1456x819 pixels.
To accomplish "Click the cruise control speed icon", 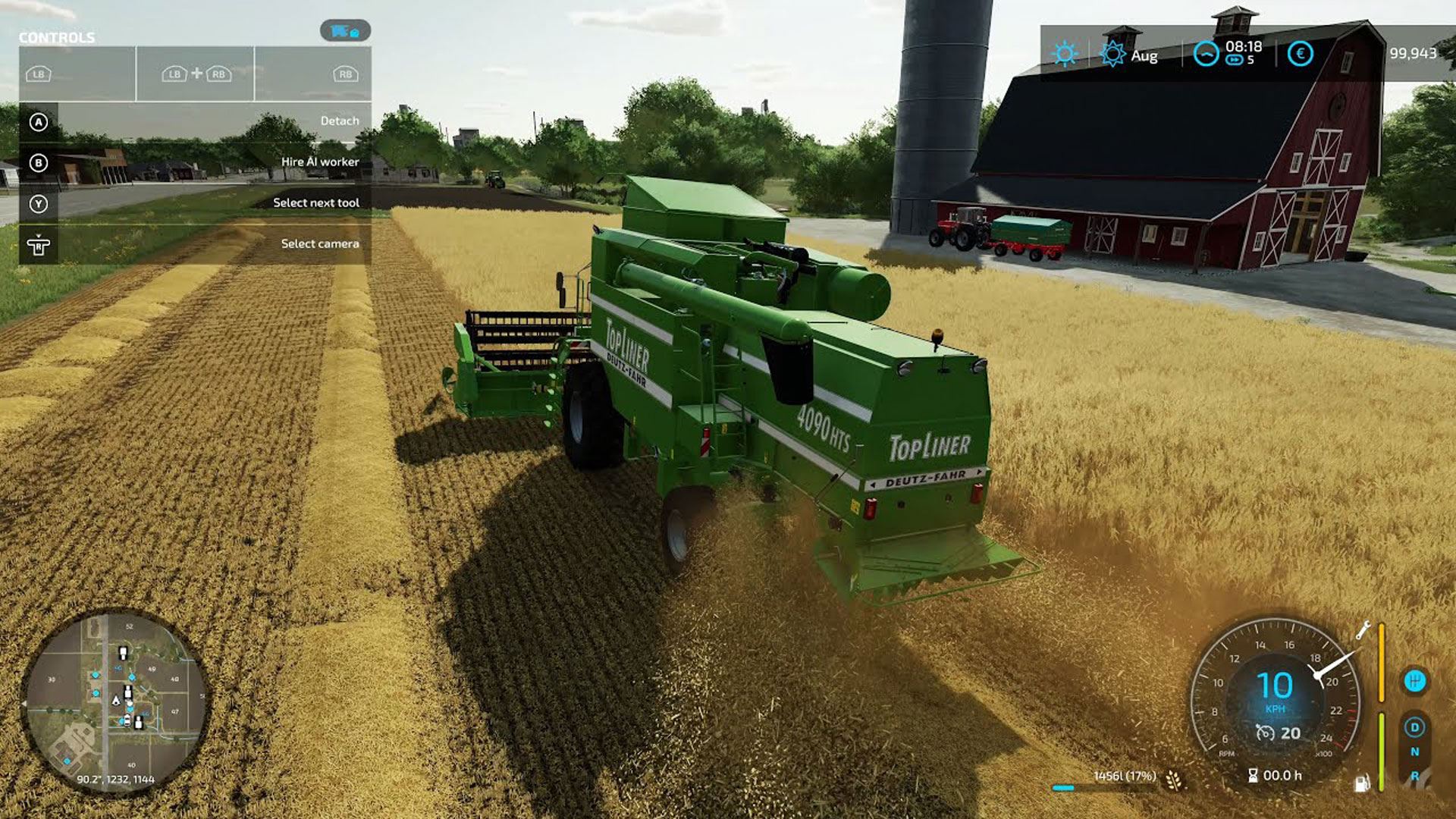I will coord(1265,733).
